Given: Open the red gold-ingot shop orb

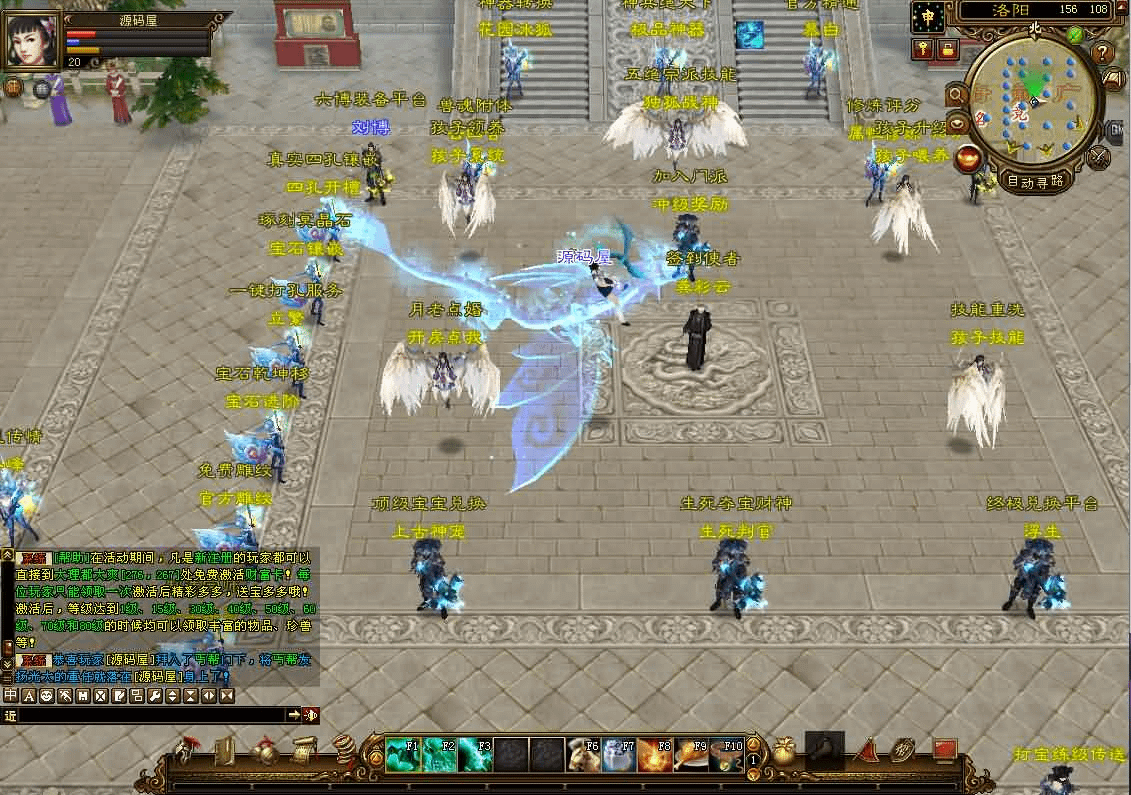Looking at the screenshot, I should pyautogui.click(x=967, y=157).
